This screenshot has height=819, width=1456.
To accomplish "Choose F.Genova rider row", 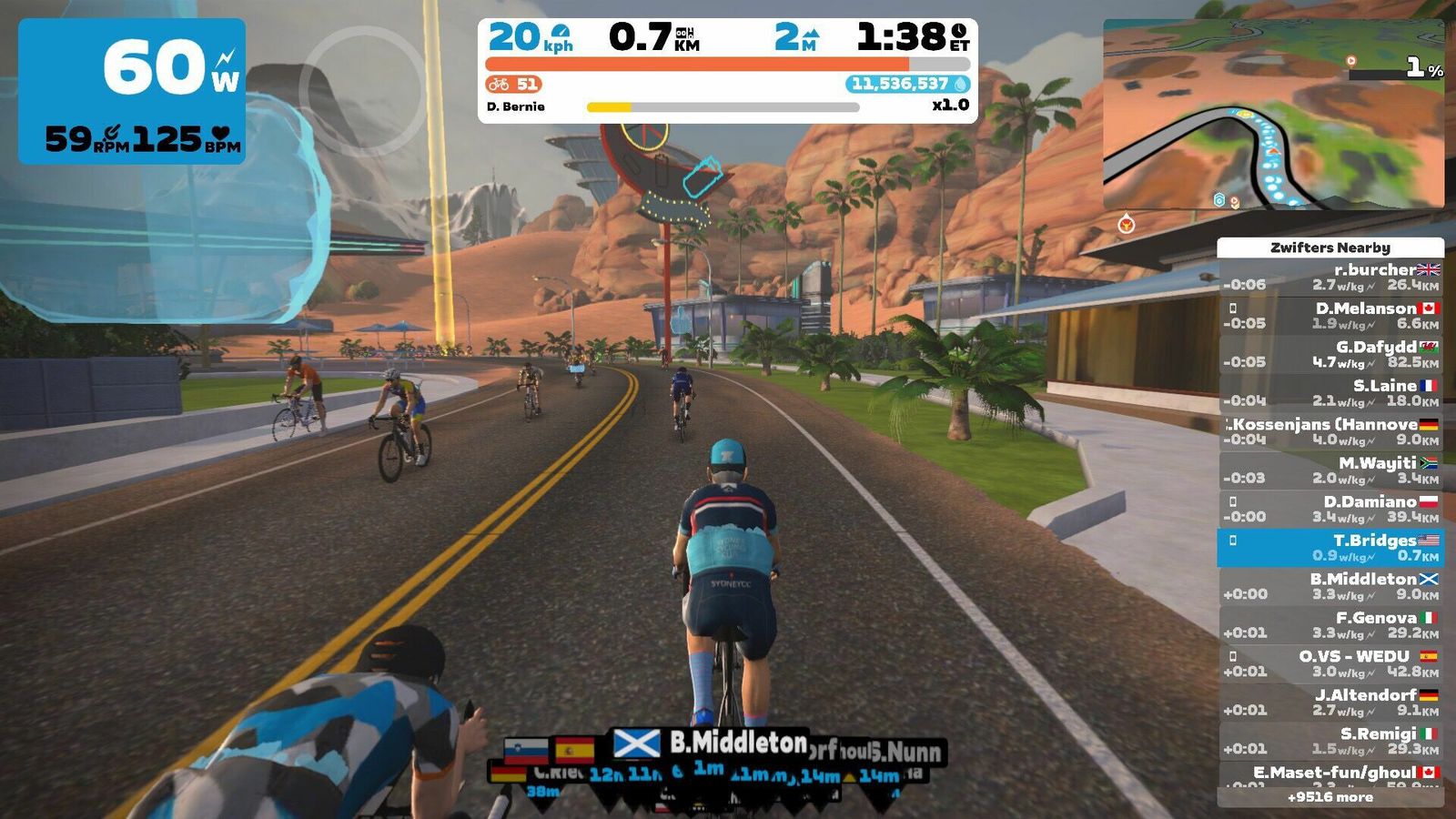I will click(1330, 625).
